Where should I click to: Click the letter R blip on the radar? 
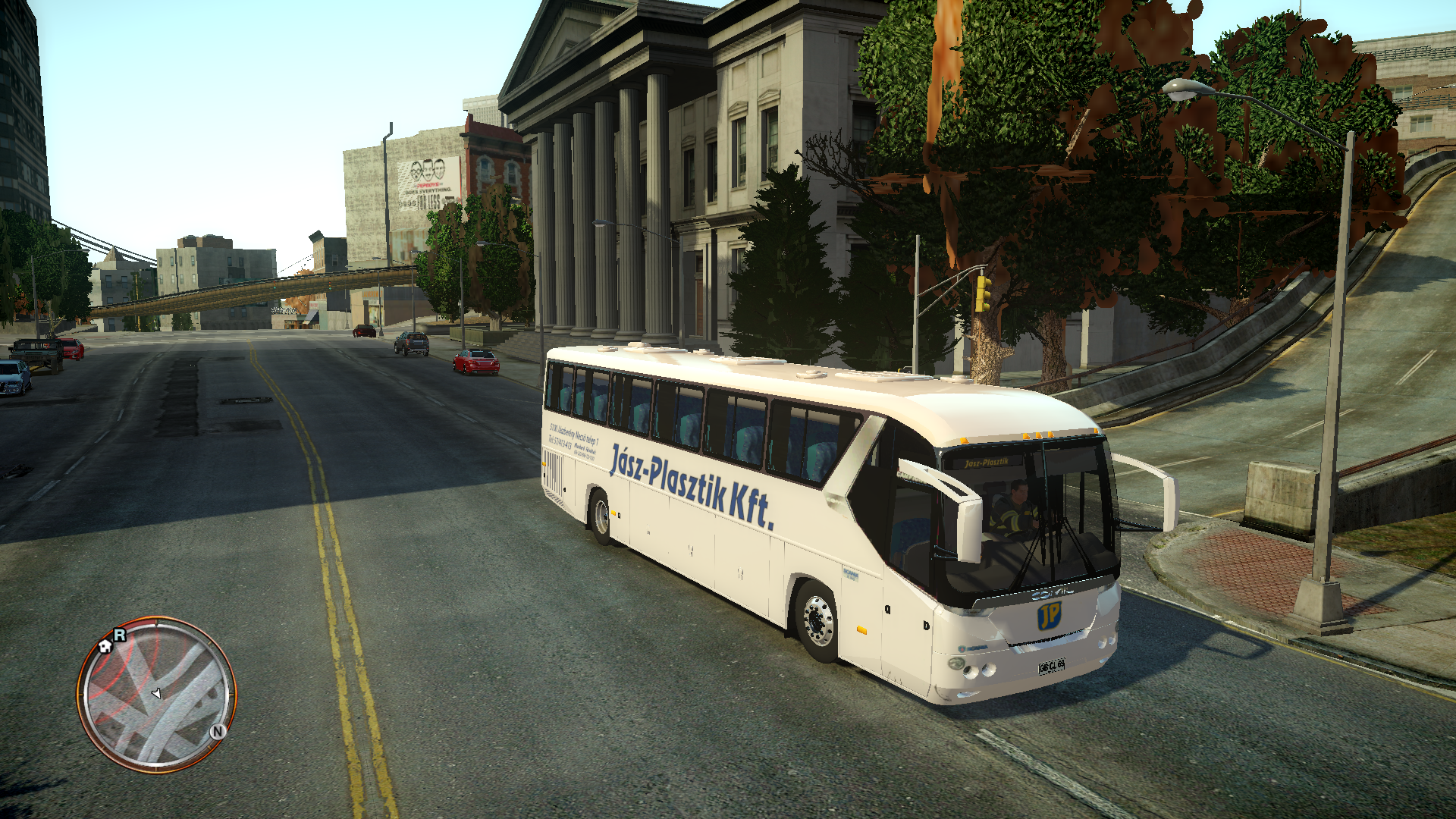point(120,635)
